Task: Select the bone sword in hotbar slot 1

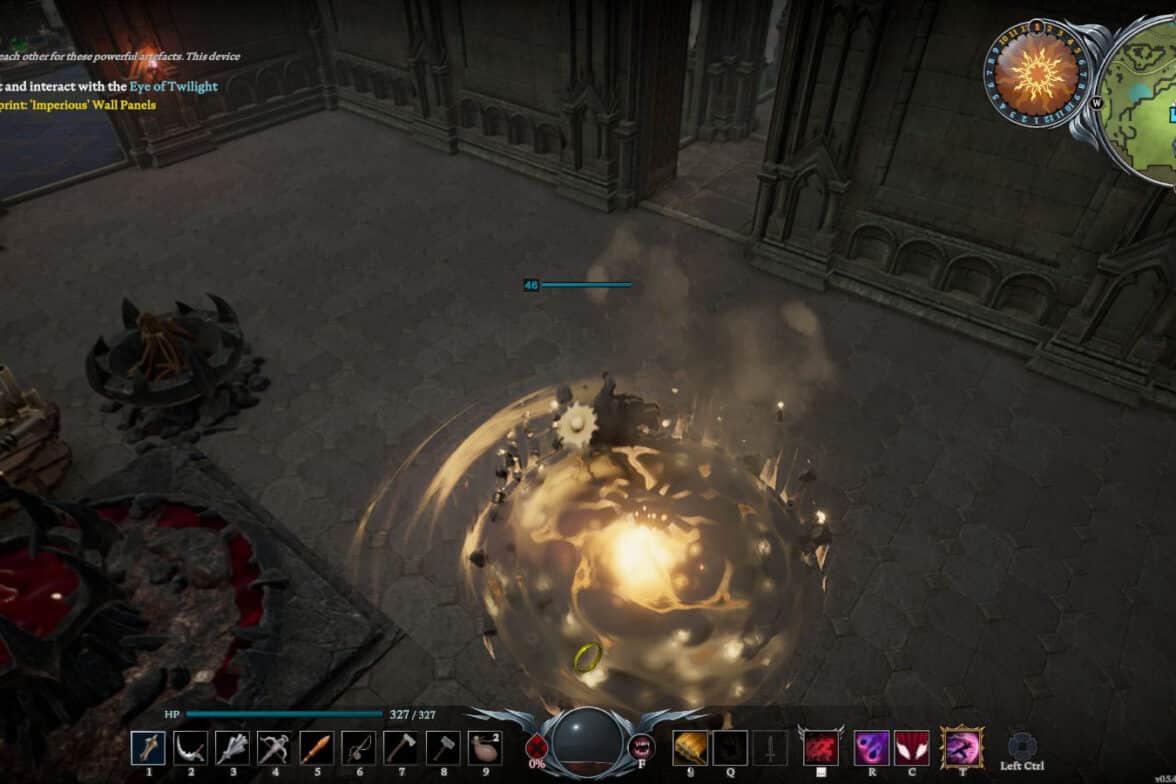Action: (x=148, y=748)
